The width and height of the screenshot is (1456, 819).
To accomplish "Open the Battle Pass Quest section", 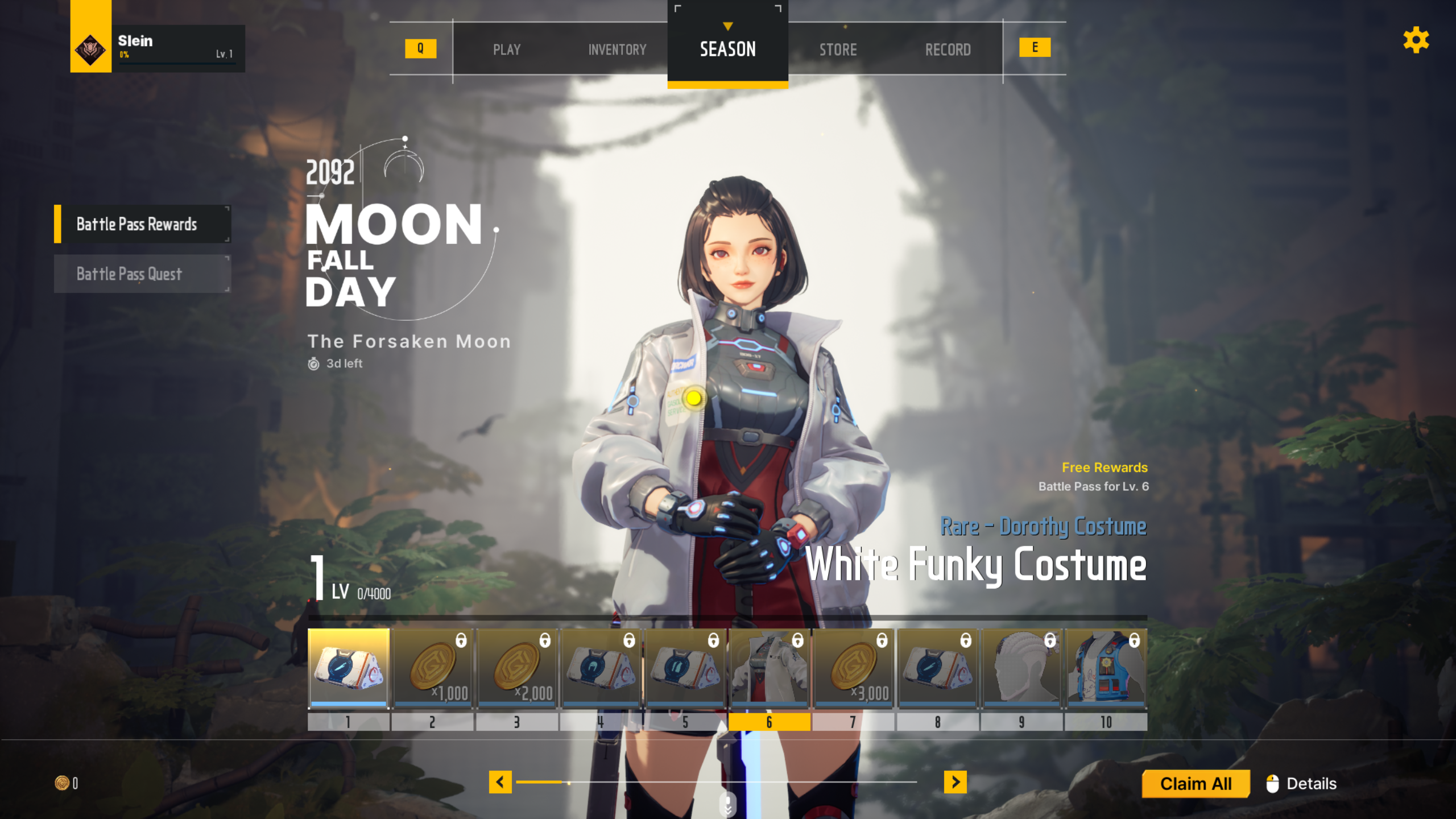I will click(142, 274).
